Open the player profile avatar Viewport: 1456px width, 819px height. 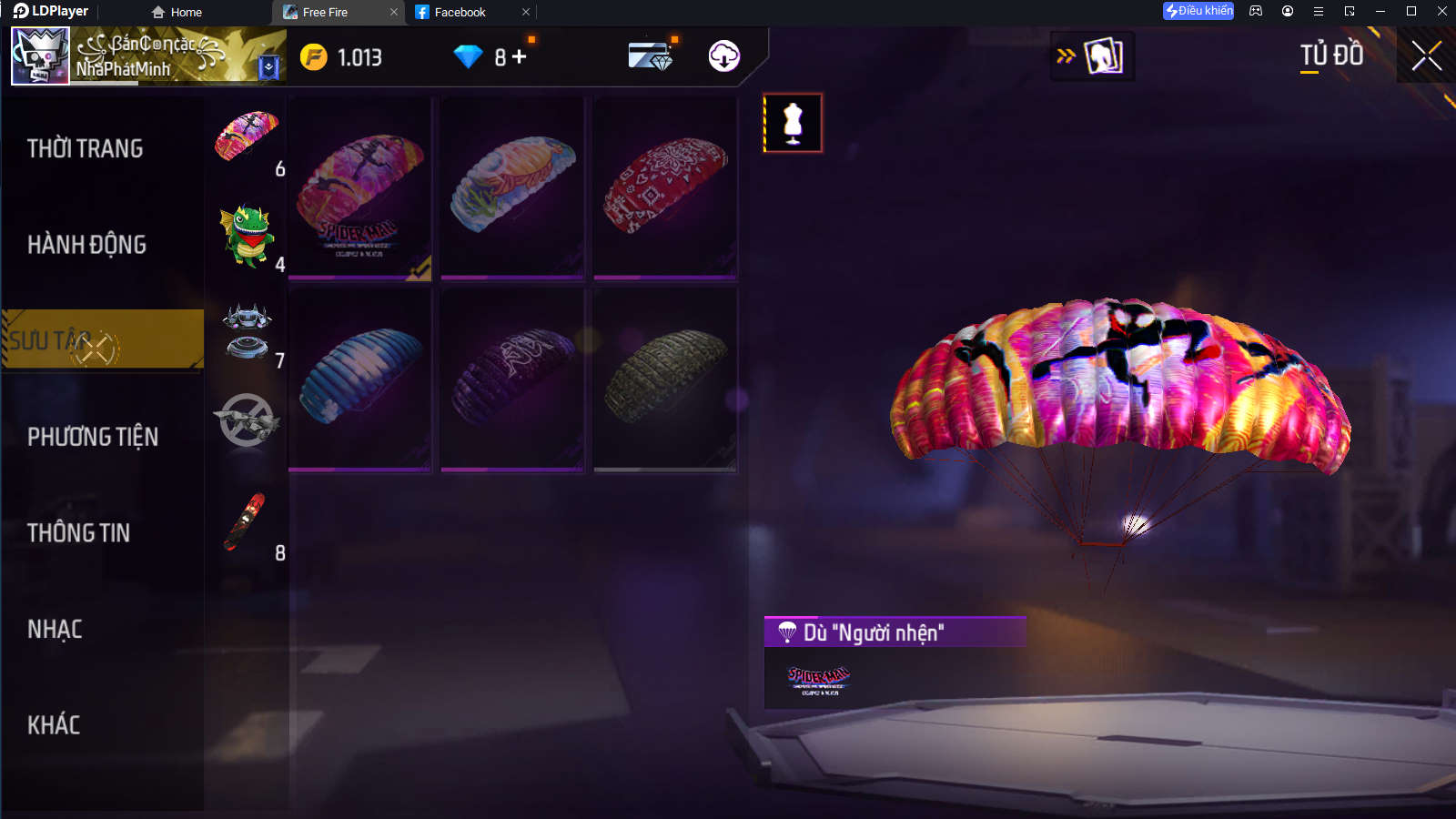coord(40,56)
